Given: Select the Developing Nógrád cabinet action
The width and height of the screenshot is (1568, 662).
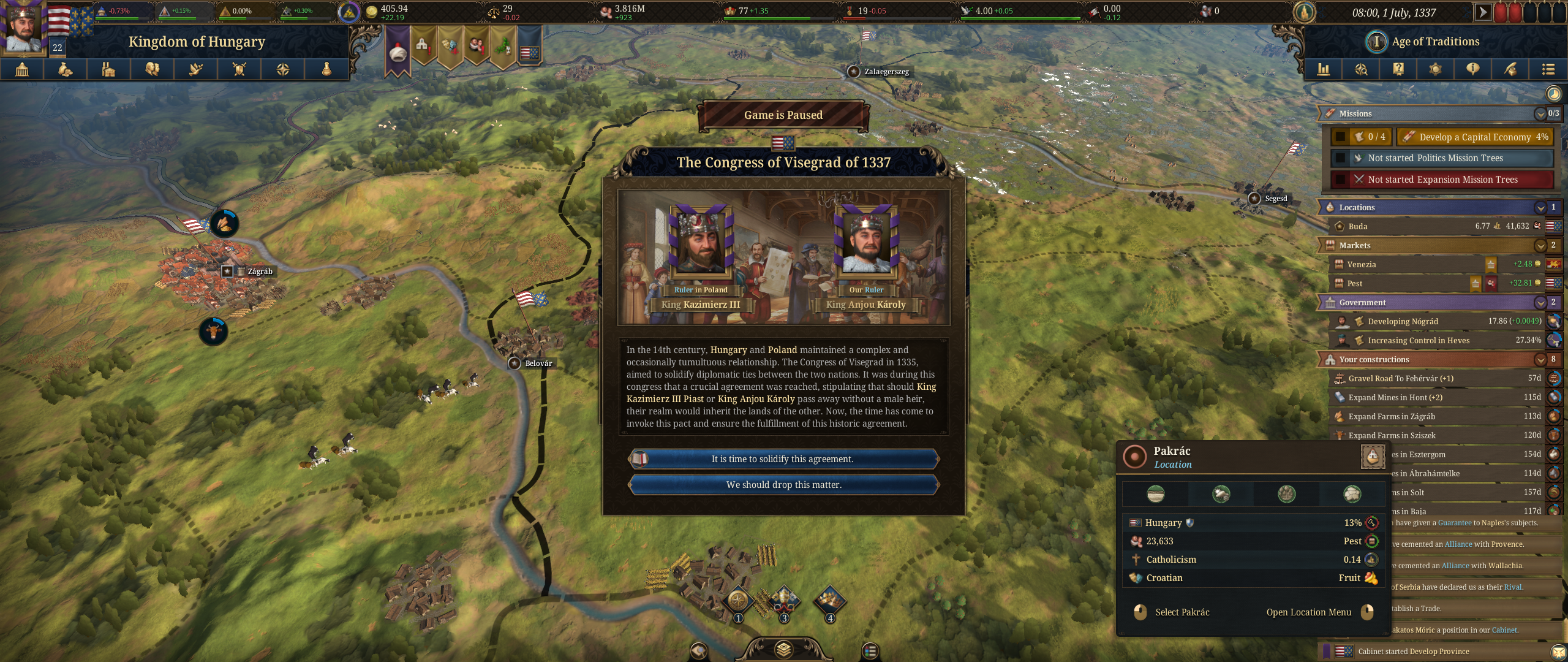Looking at the screenshot, I should coord(1403,321).
